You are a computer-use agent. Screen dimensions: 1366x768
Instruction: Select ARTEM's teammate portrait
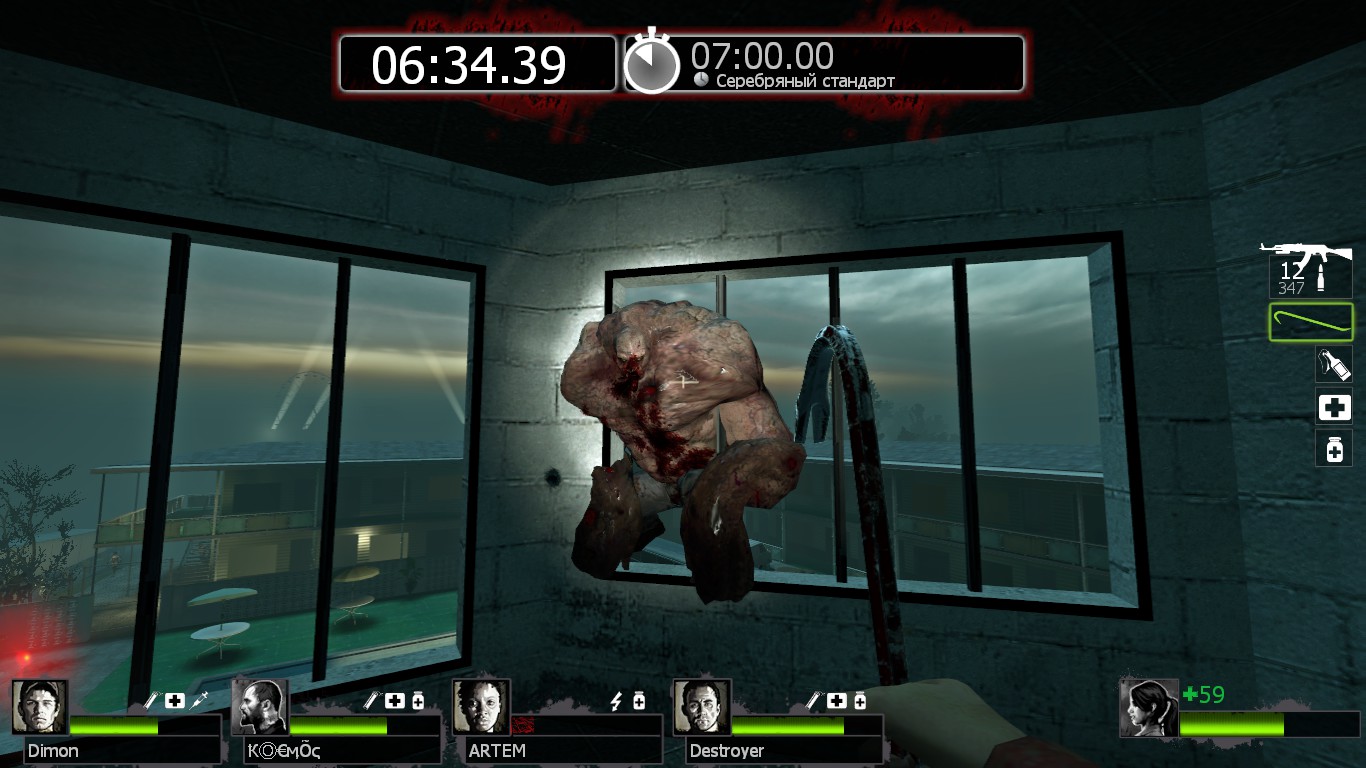(481, 708)
